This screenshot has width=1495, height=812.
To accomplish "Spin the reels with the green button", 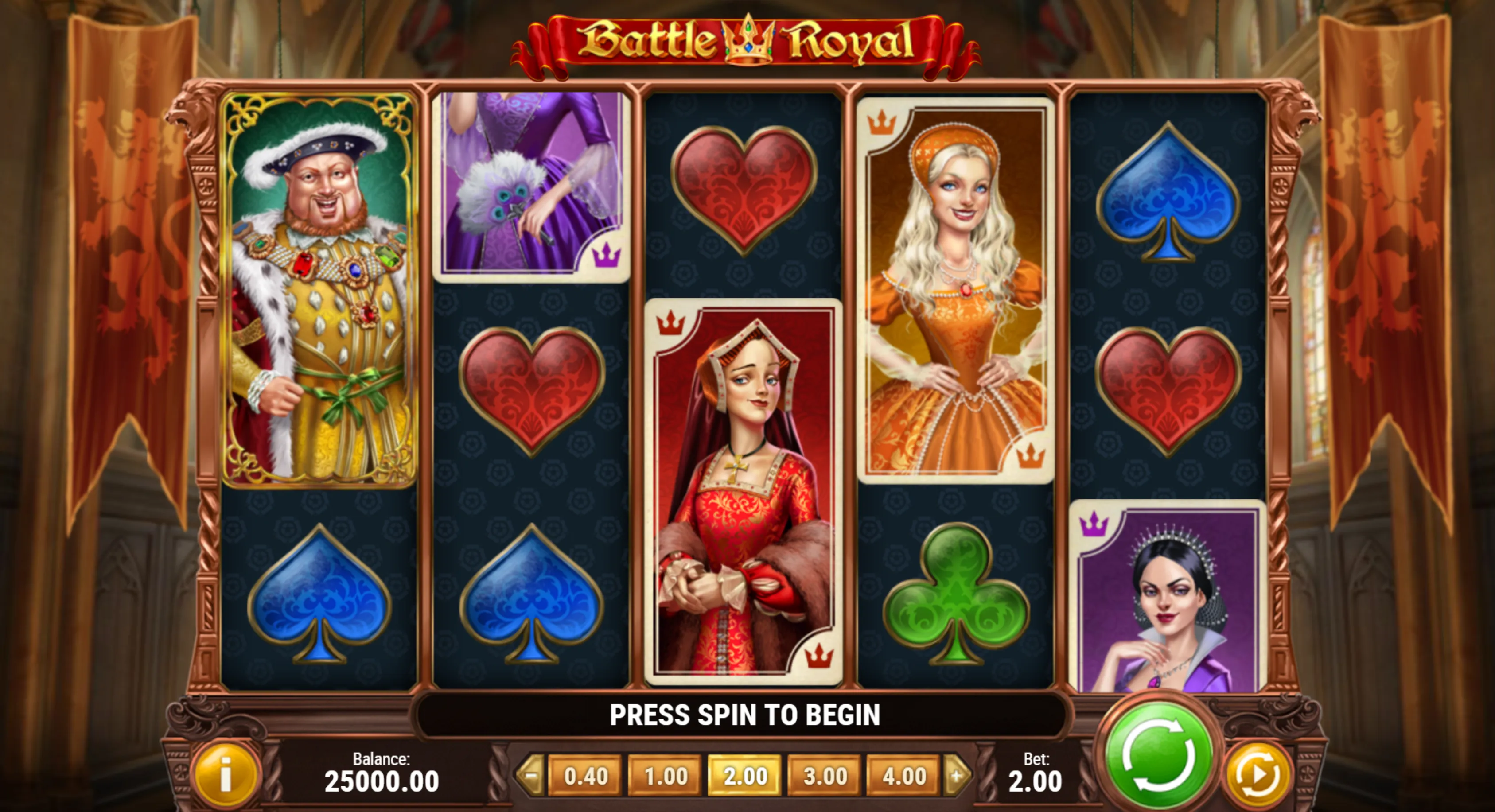I will point(1158,754).
